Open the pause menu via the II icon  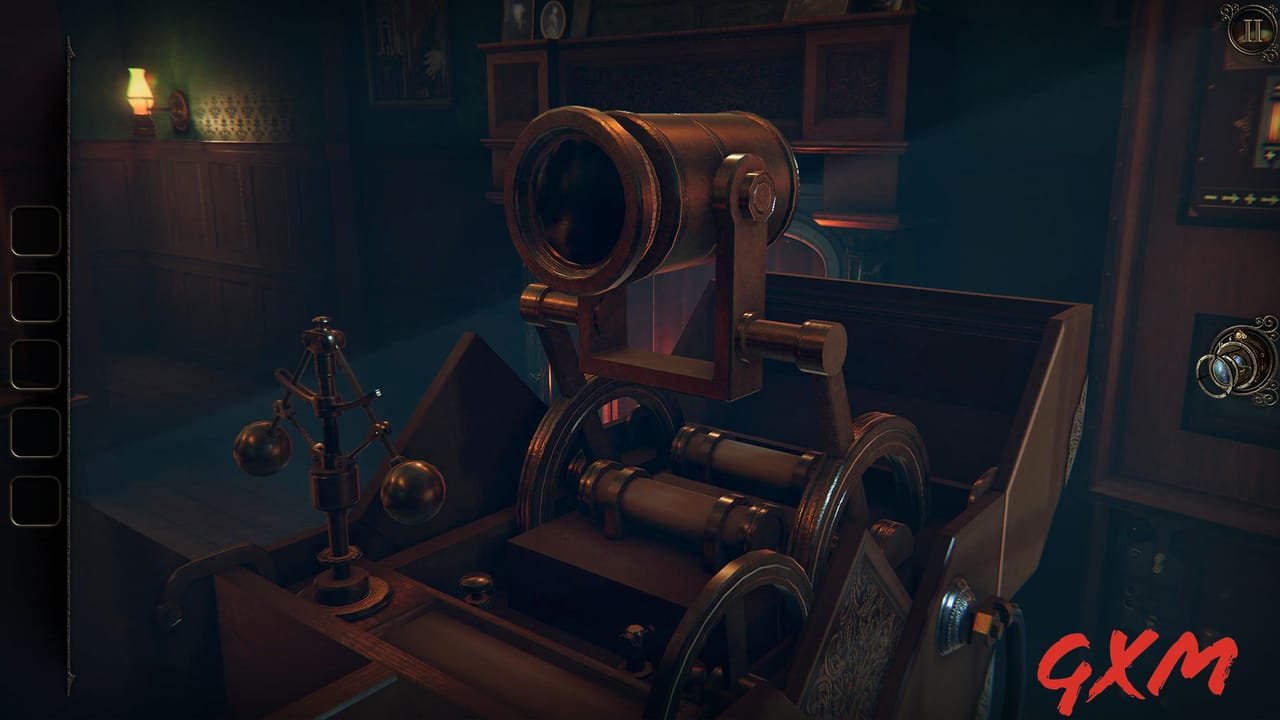tap(1249, 30)
